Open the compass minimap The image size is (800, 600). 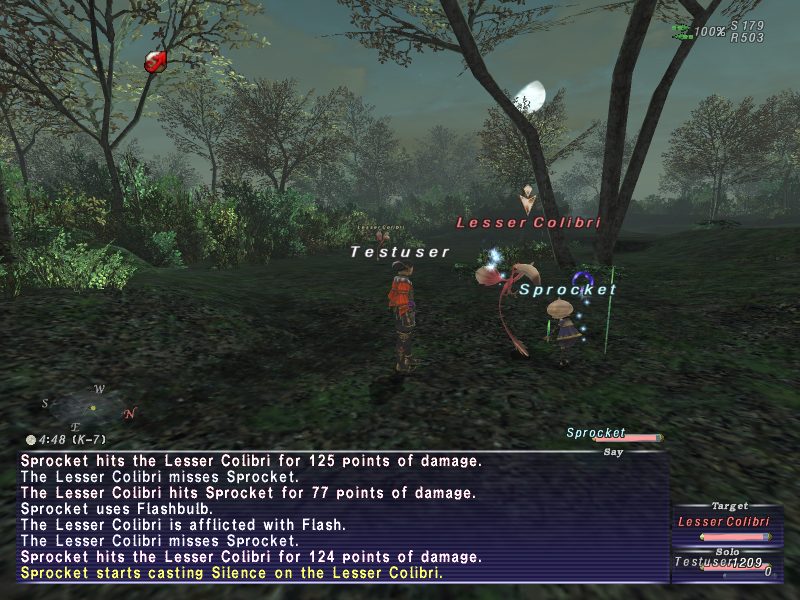(x=90, y=407)
